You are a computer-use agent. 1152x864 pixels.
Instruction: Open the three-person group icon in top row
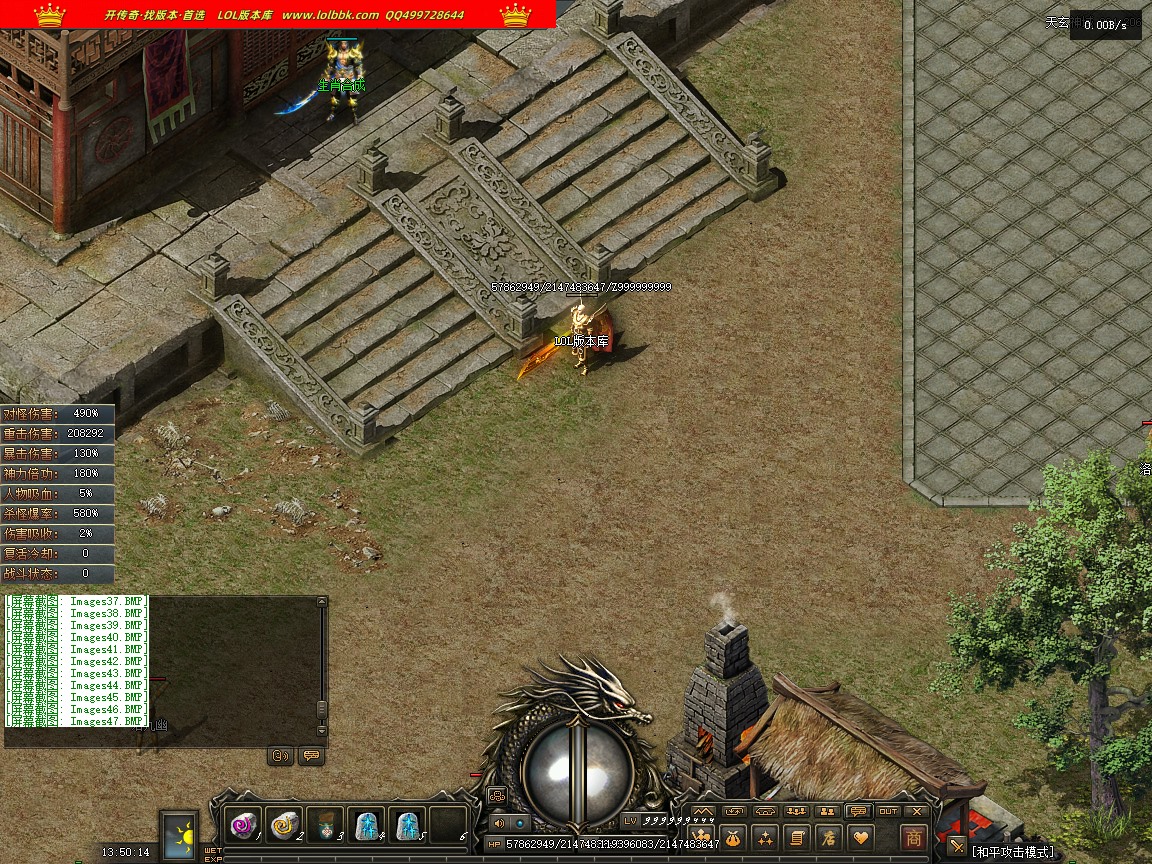[796, 811]
